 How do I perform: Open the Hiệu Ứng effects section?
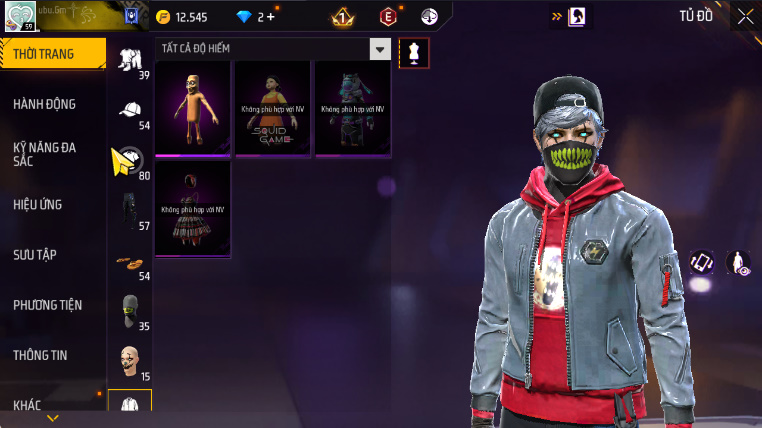coord(38,204)
